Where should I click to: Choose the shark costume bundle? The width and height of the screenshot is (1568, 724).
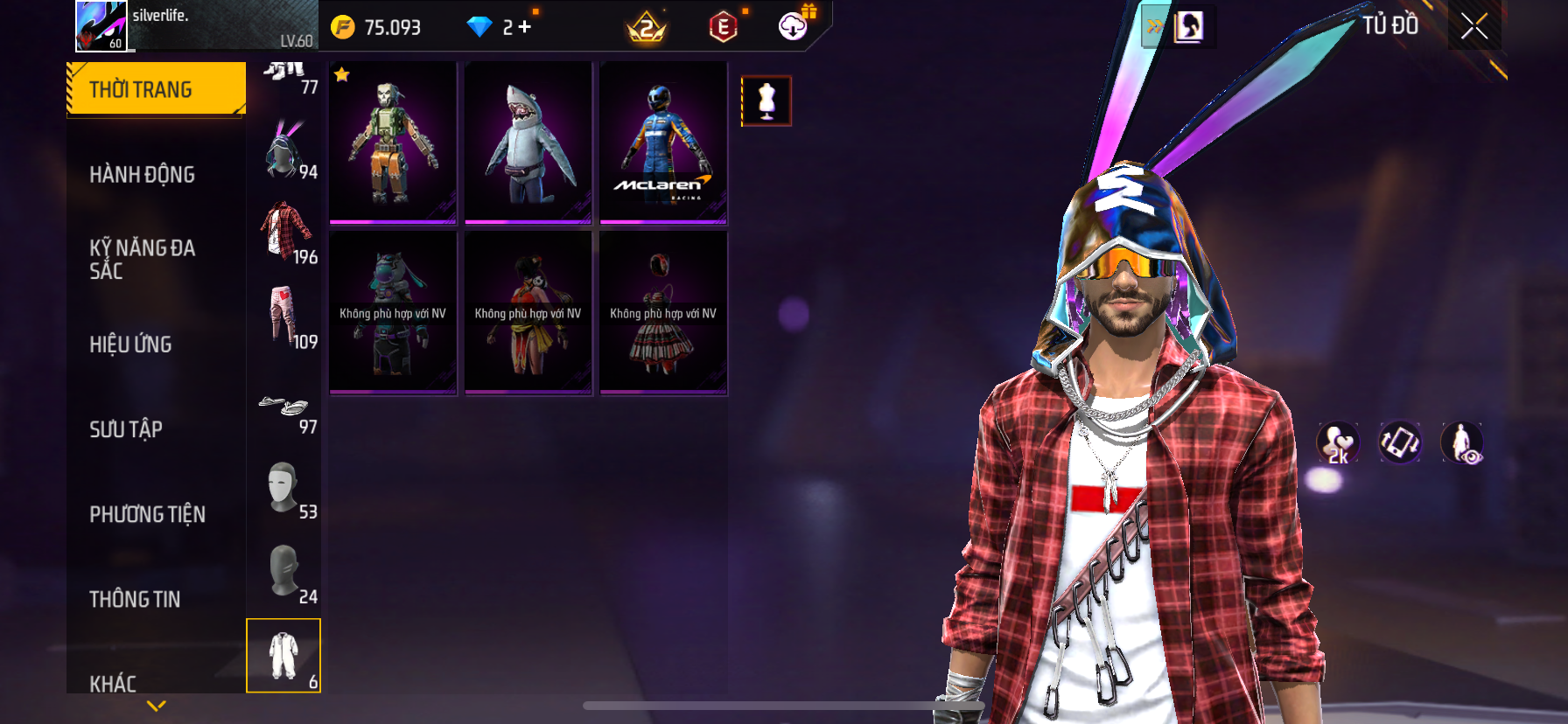pyautogui.click(x=528, y=143)
